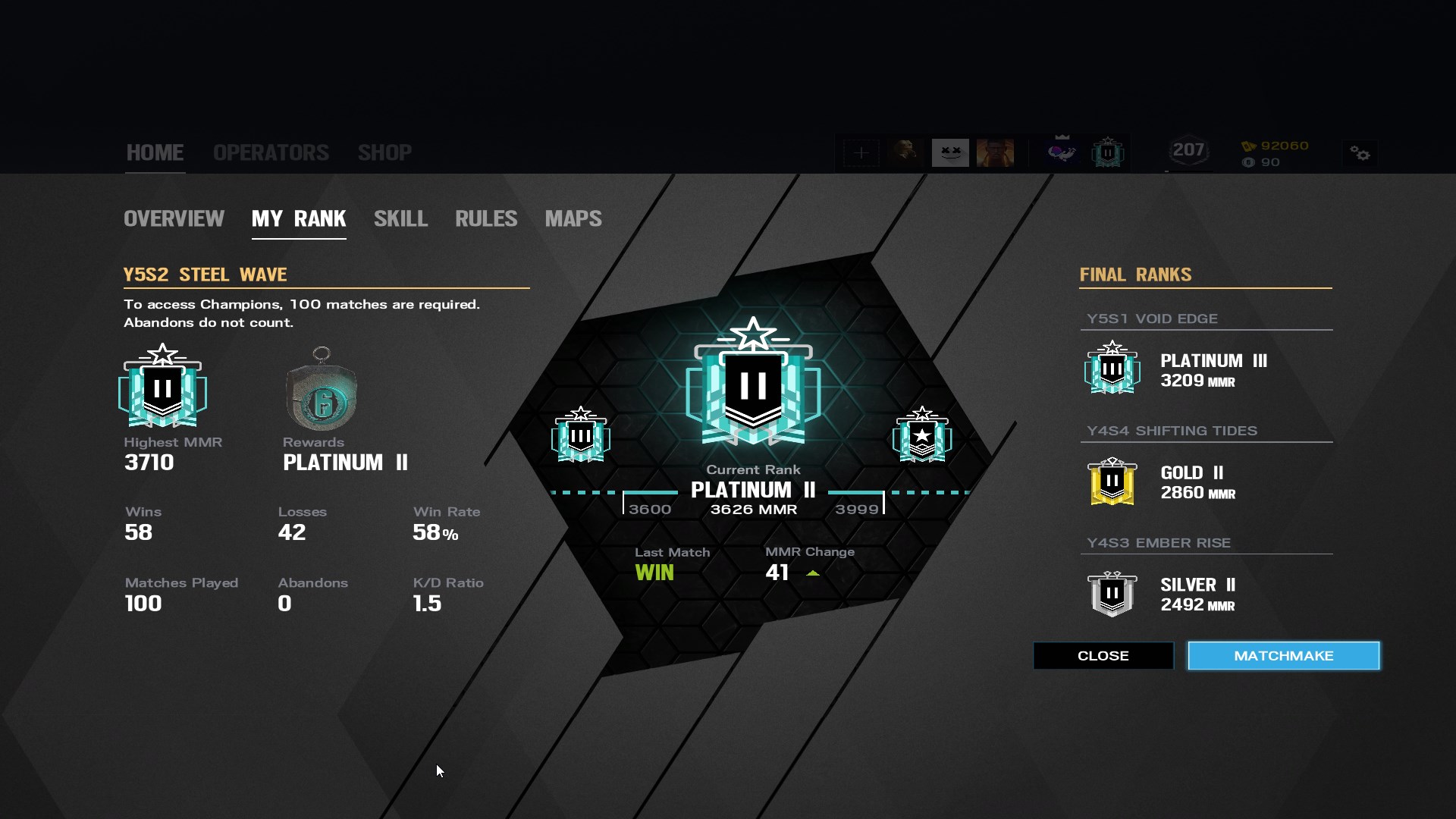Click the Platinum II rewards charm

322,391
